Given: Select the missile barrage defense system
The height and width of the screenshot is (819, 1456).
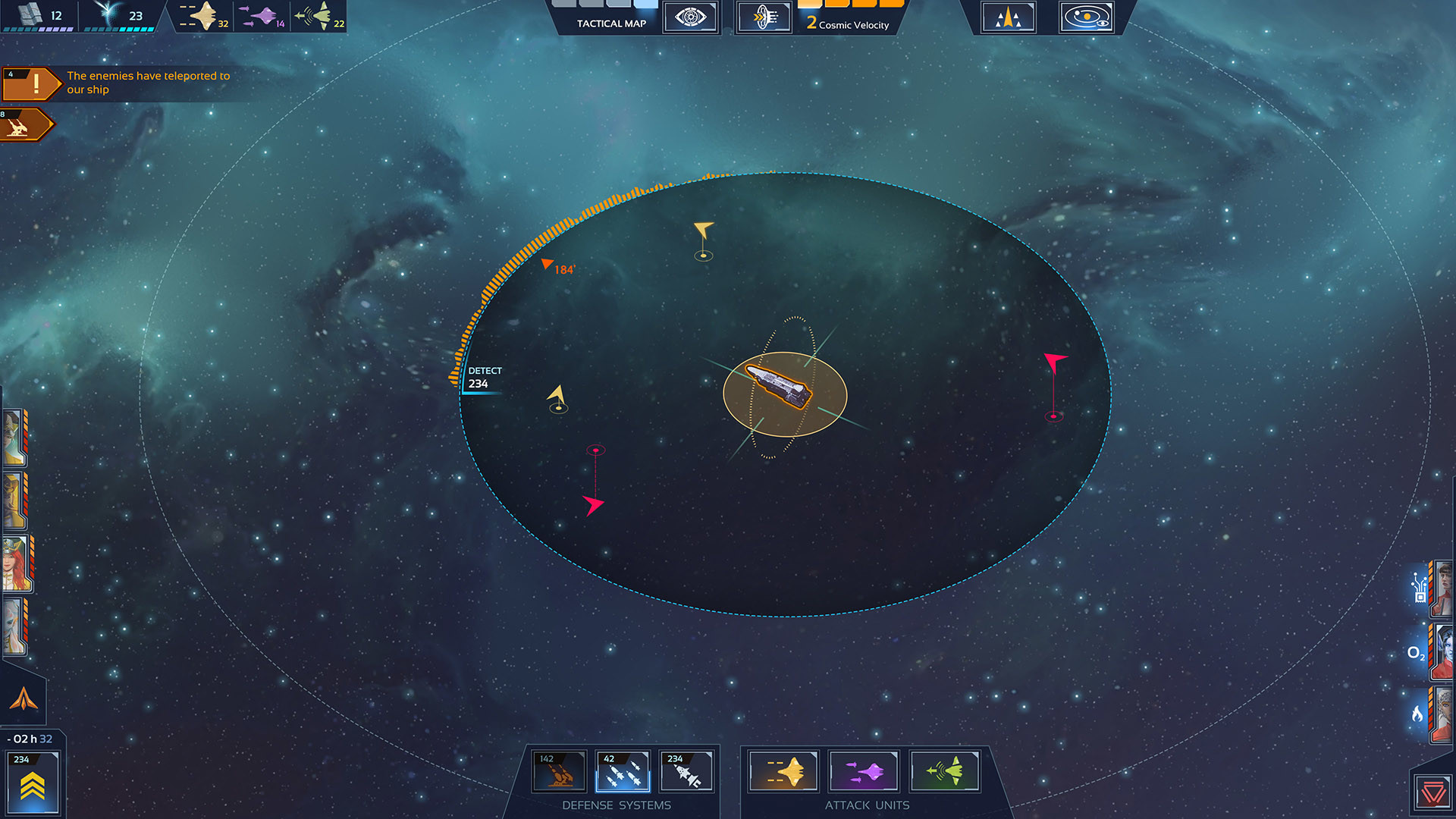Looking at the screenshot, I should [623, 771].
